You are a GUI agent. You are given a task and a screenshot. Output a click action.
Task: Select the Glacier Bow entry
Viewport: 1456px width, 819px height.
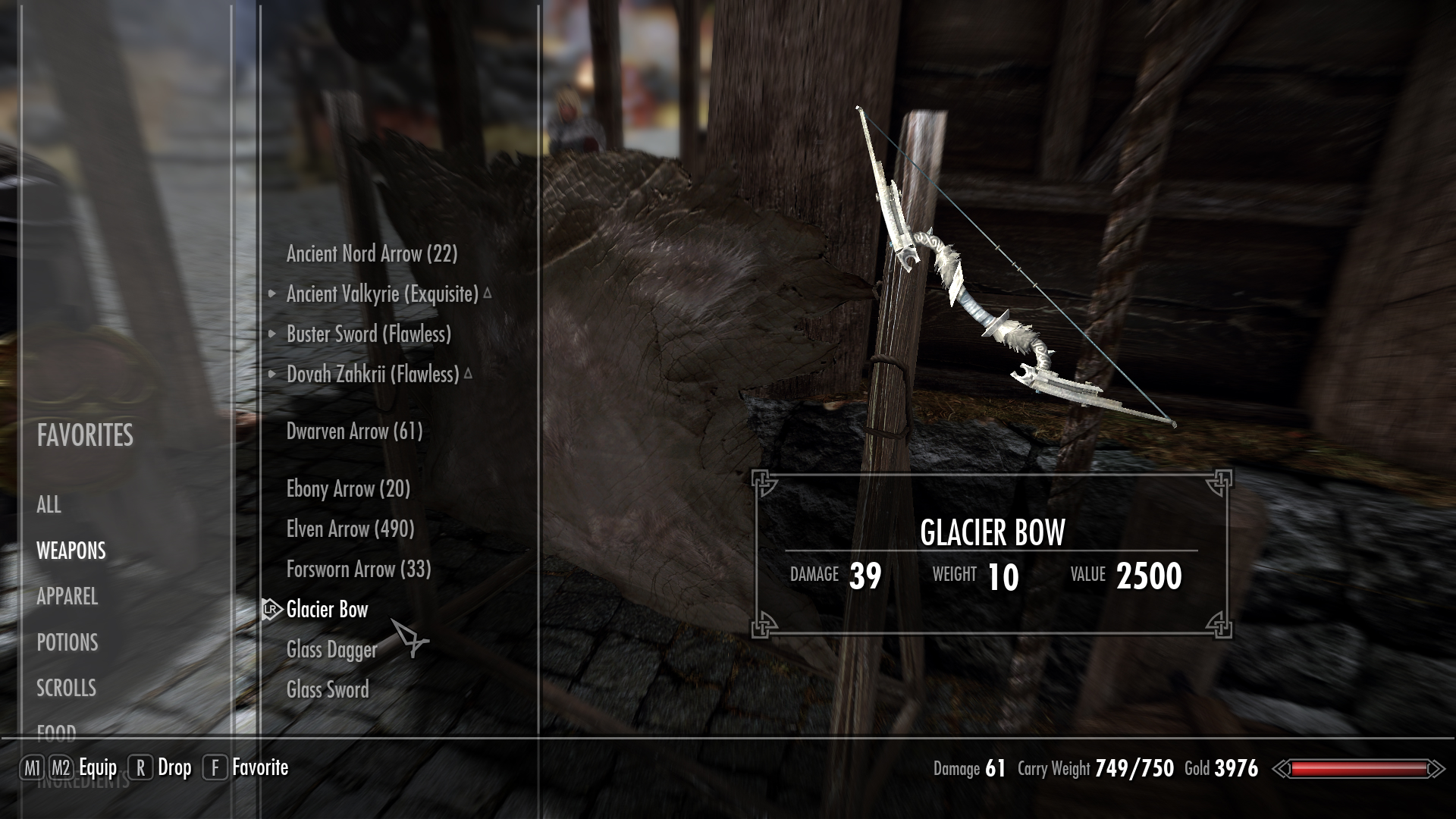click(x=327, y=610)
